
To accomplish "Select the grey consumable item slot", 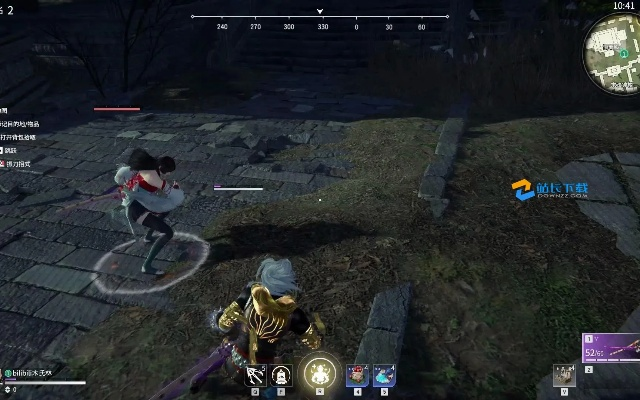I will click(x=565, y=376).
